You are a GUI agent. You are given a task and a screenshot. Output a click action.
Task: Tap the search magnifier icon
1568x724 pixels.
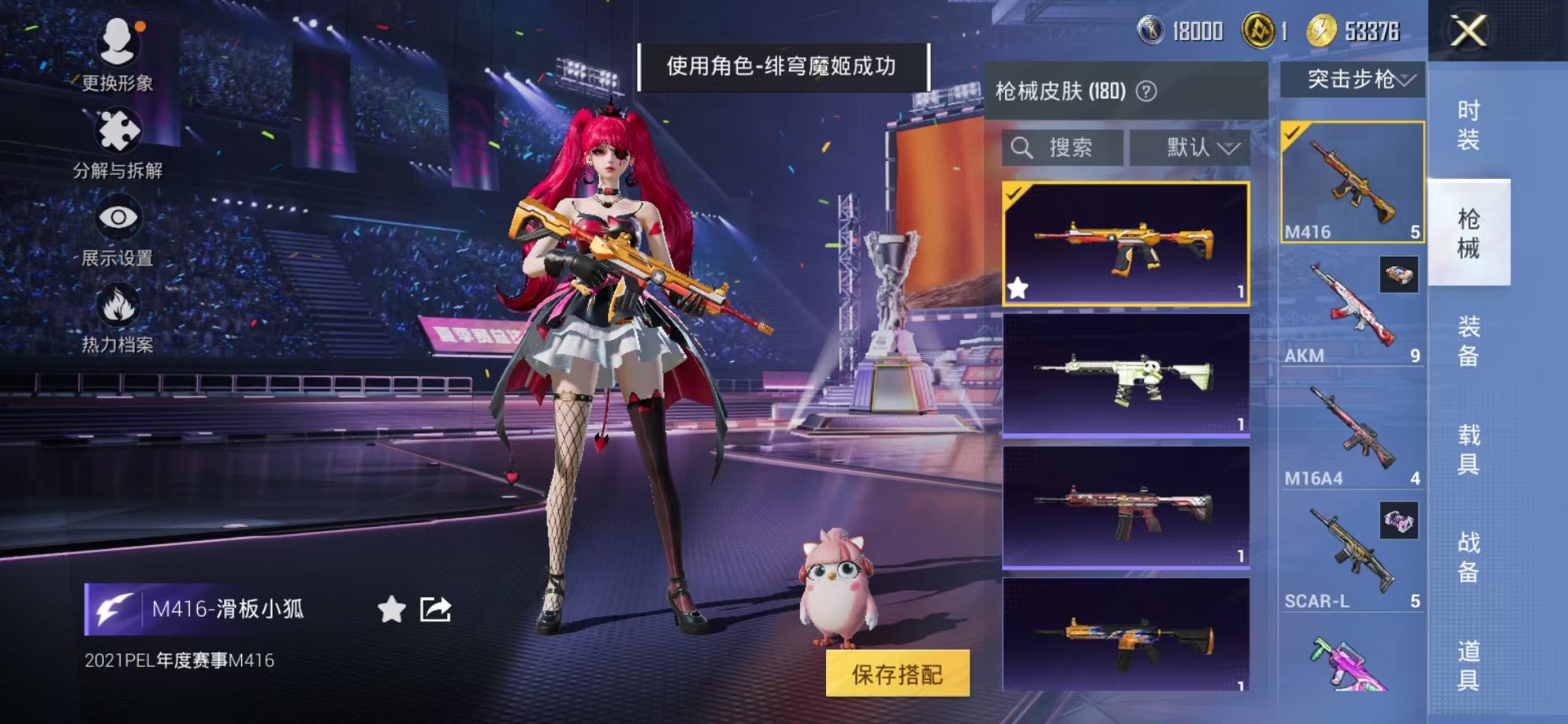coord(1024,146)
